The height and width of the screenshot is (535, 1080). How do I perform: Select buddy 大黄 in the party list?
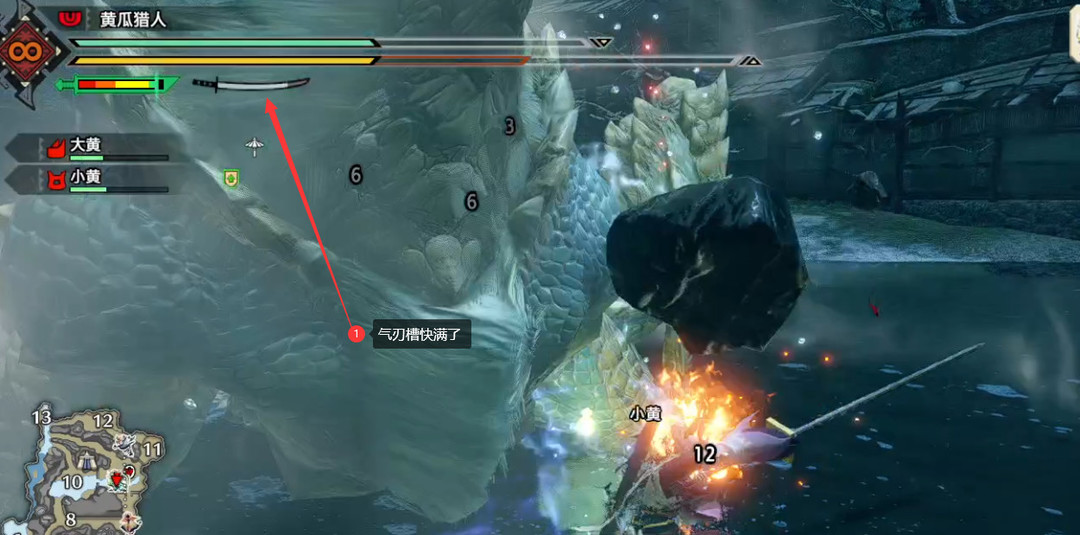pos(86,146)
